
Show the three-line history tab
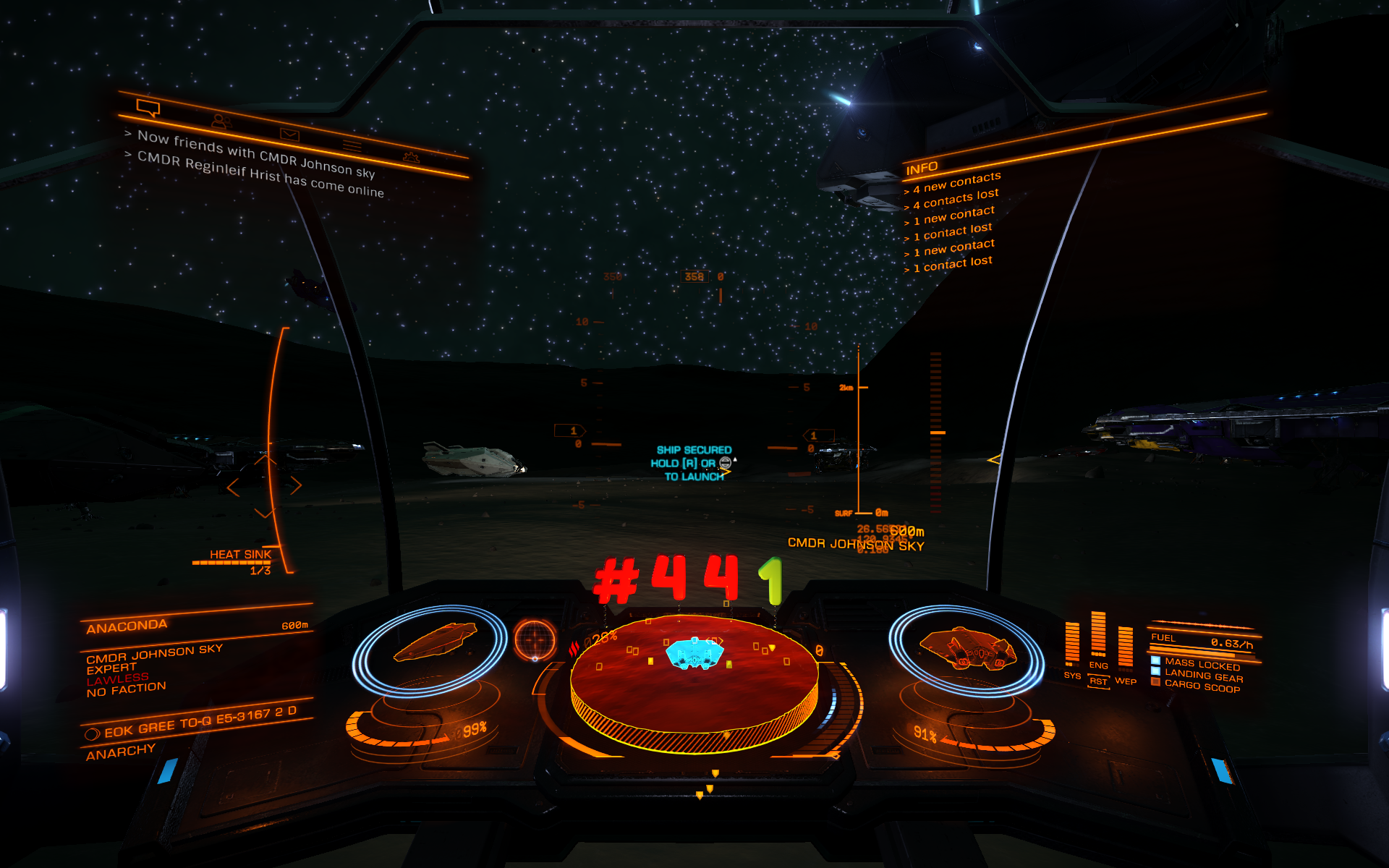tap(352, 145)
